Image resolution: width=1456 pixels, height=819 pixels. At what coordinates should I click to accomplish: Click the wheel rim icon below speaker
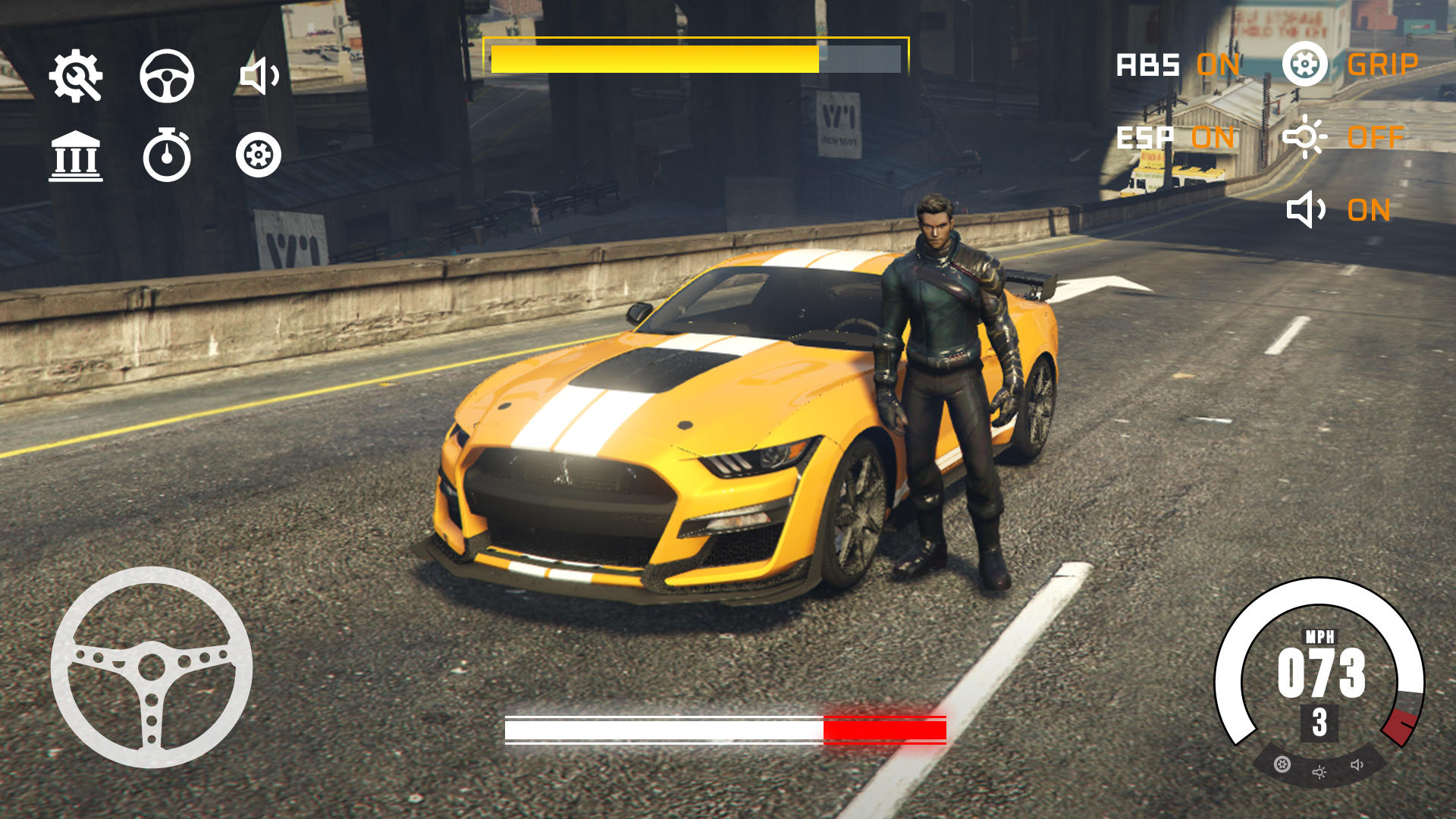(259, 155)
